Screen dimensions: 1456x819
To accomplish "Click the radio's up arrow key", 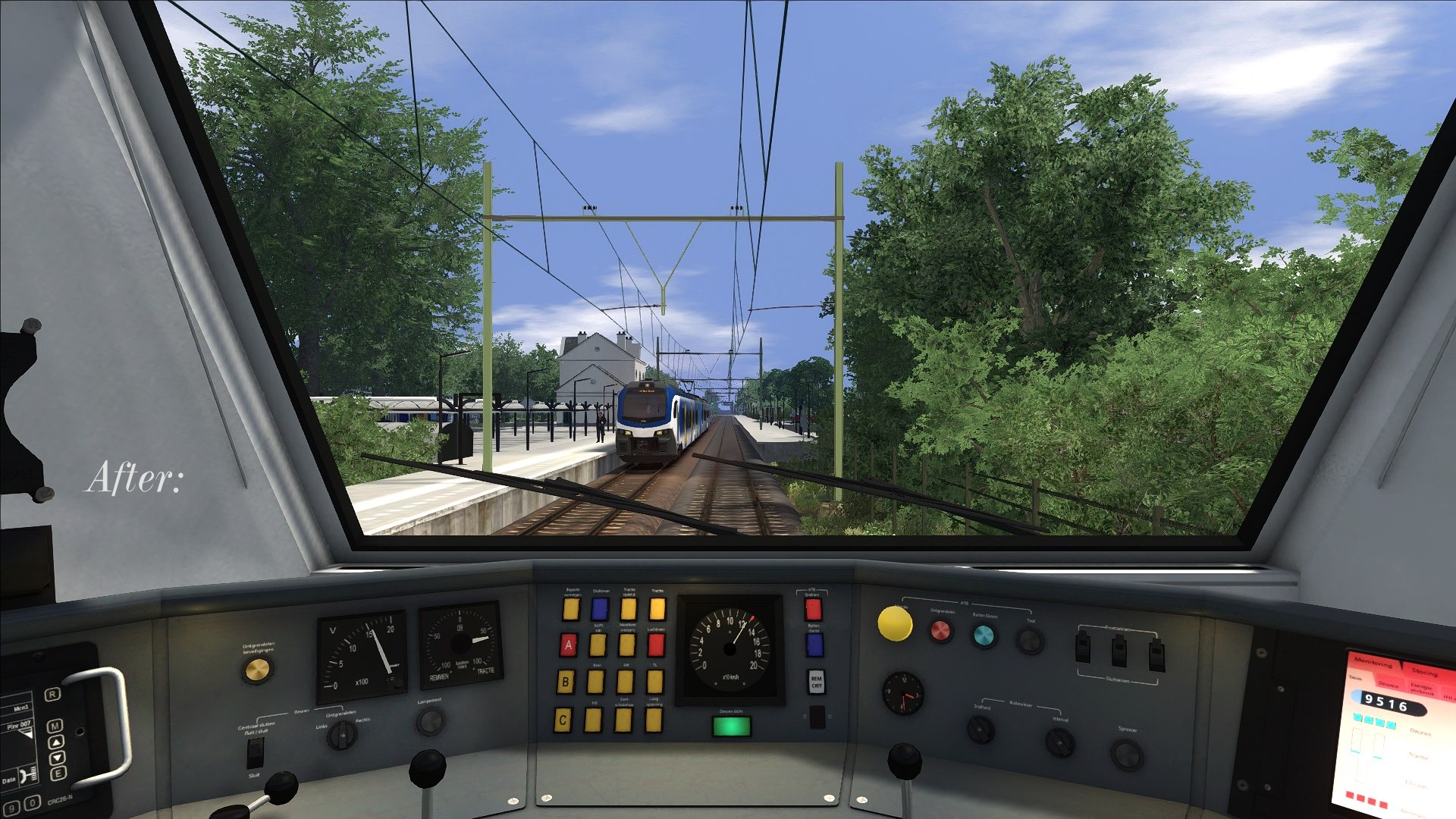I will pos(56,742).
